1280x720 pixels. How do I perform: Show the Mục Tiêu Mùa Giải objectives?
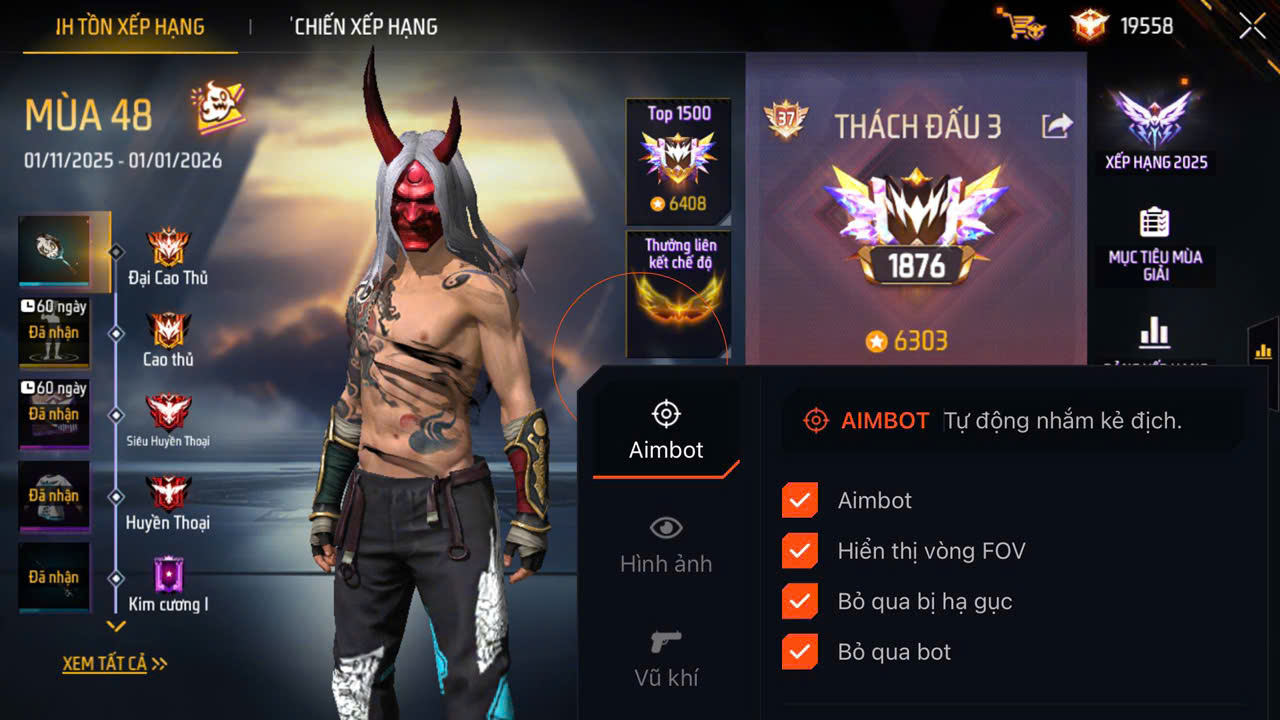1155,243
